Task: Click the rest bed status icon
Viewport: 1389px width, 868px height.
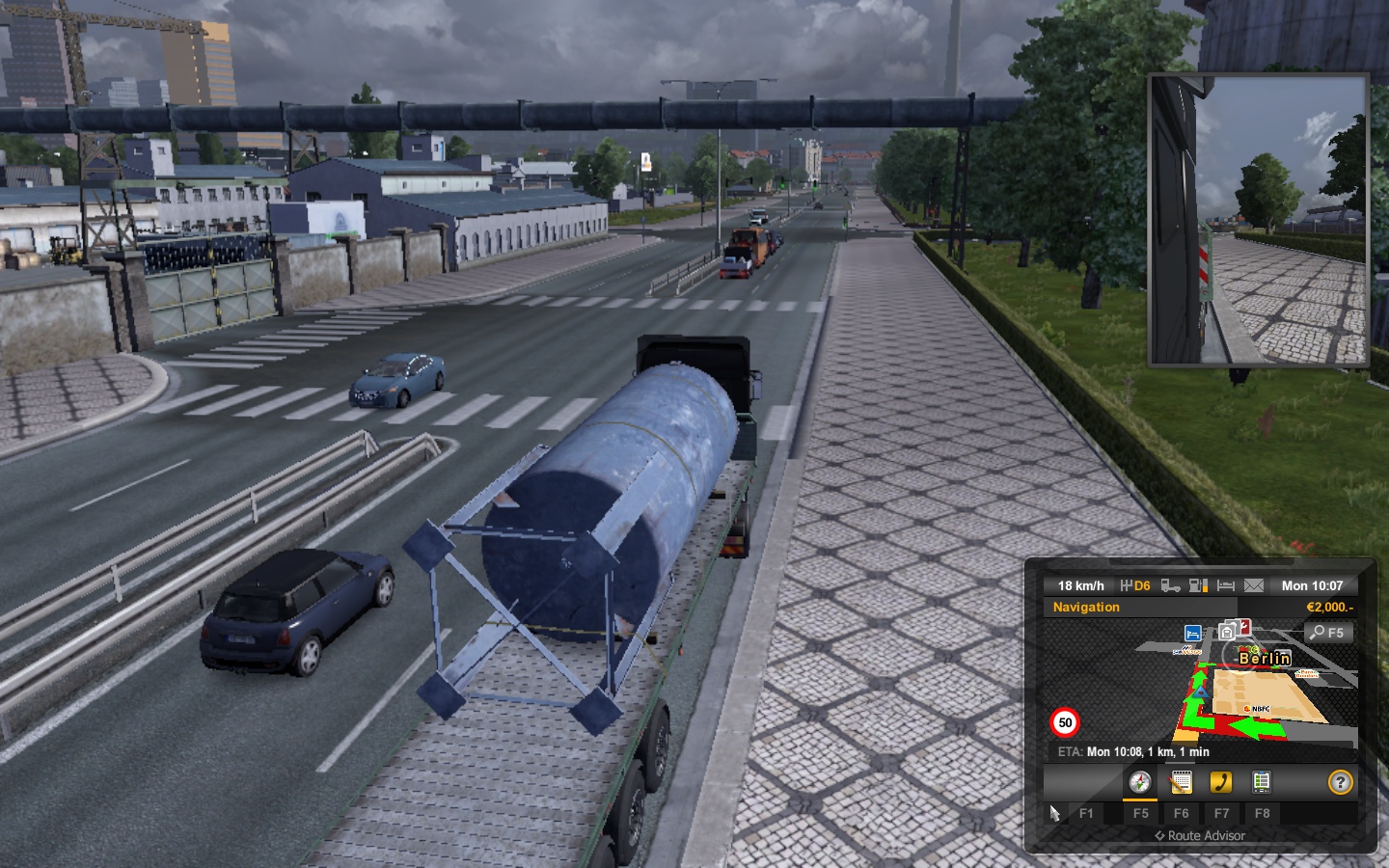Action: 1226,585
